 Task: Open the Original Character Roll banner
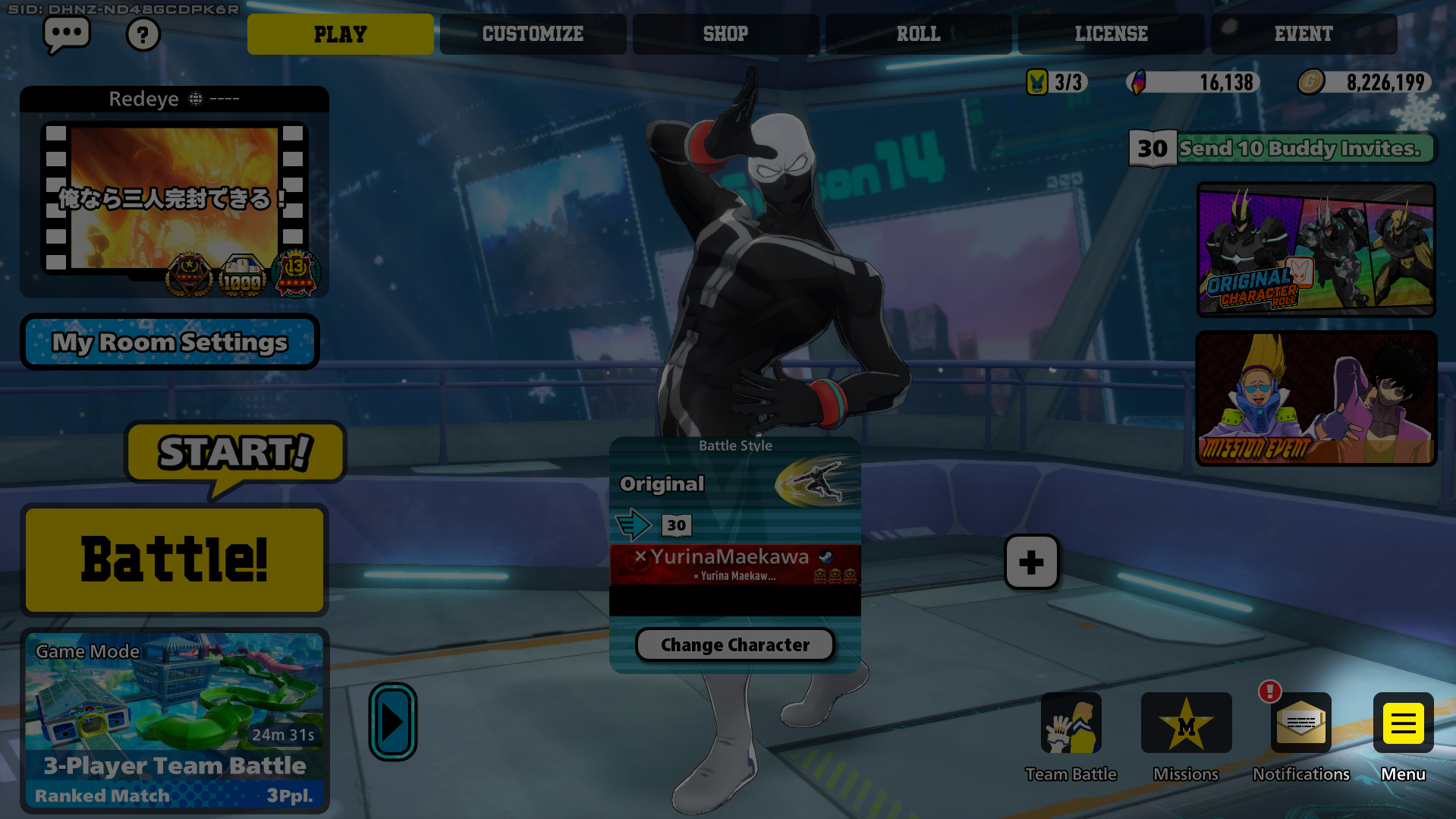(x=1316, y=249)
